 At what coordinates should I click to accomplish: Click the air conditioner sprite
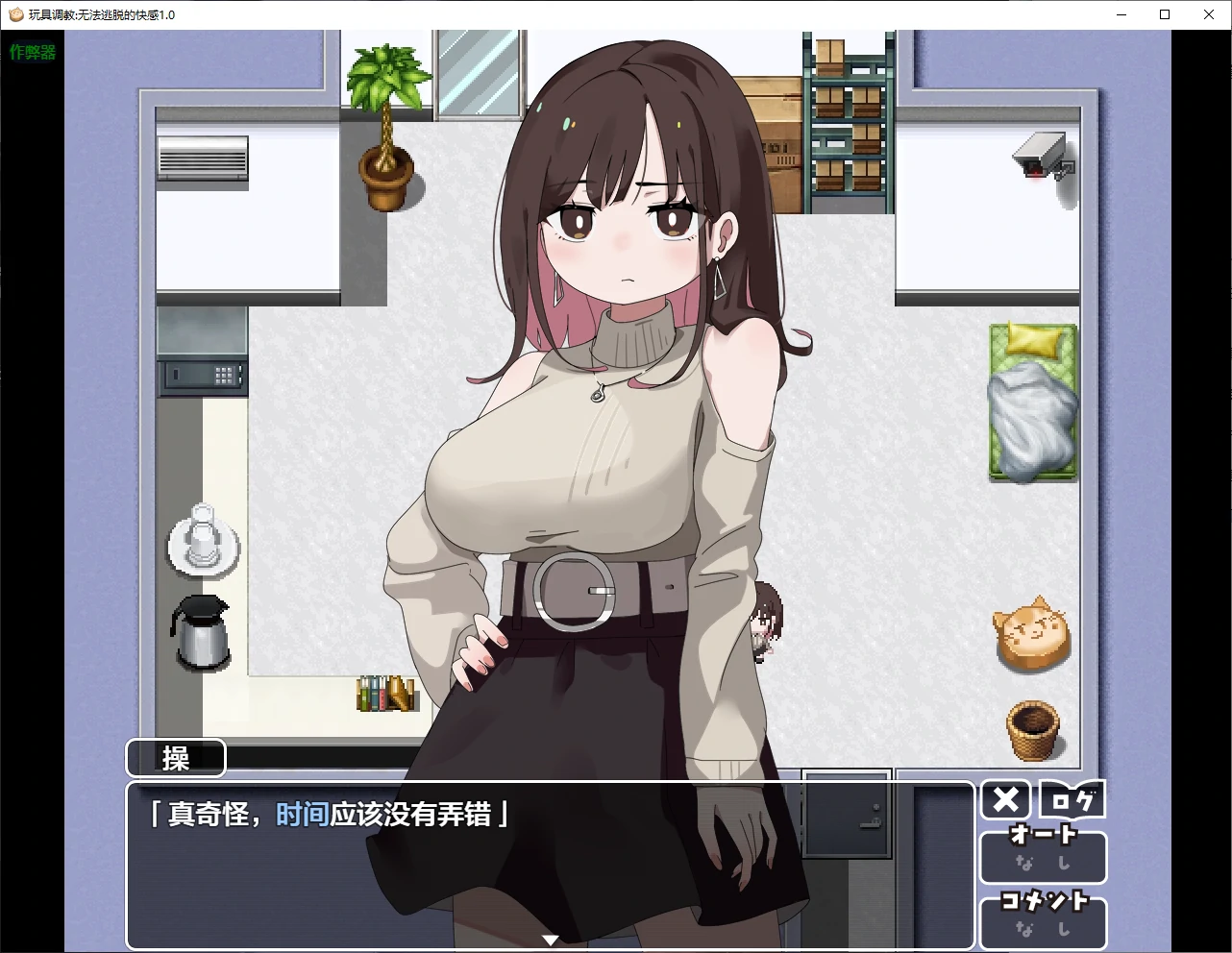point(202,159)
